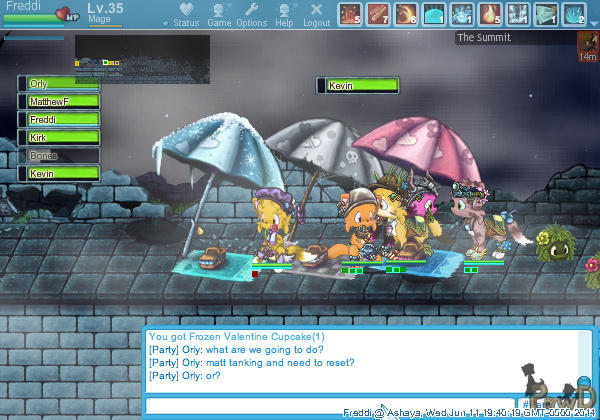600x420 pixels.
Task: Activate the icy hand skill
Action: pos(462,14)
